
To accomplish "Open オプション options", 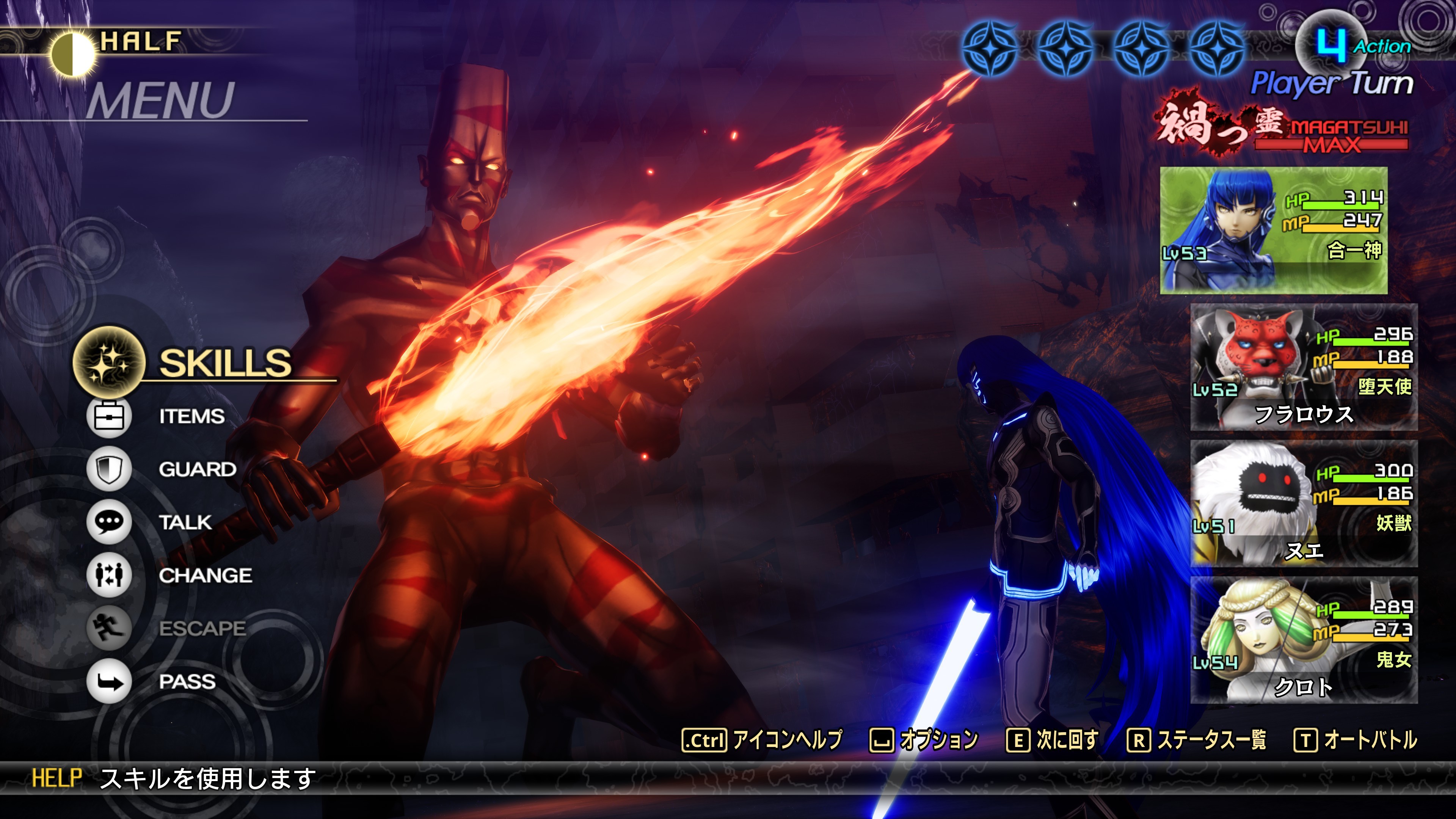I will click(938, 739).
